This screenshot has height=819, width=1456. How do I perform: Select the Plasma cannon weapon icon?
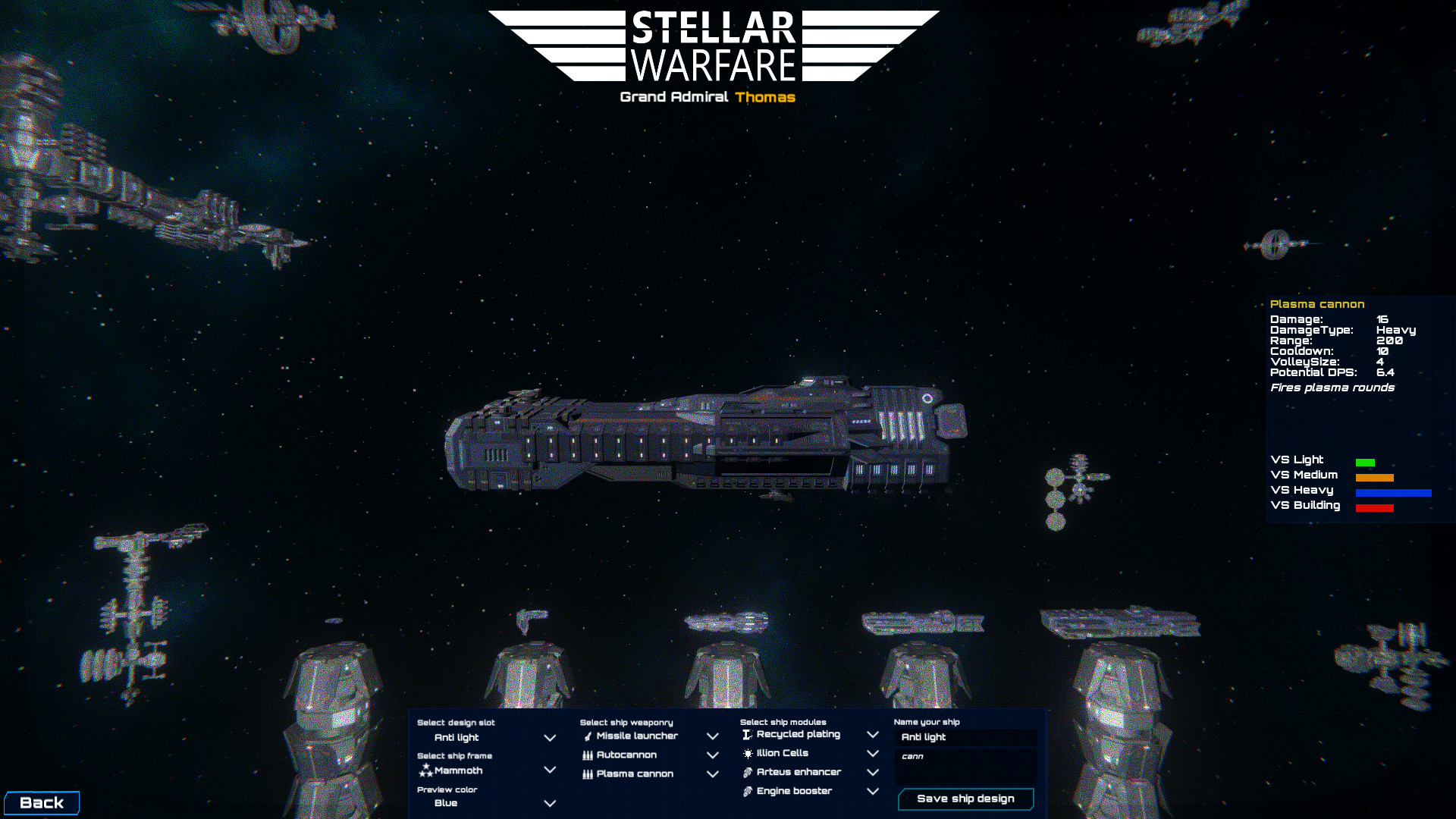588,774
